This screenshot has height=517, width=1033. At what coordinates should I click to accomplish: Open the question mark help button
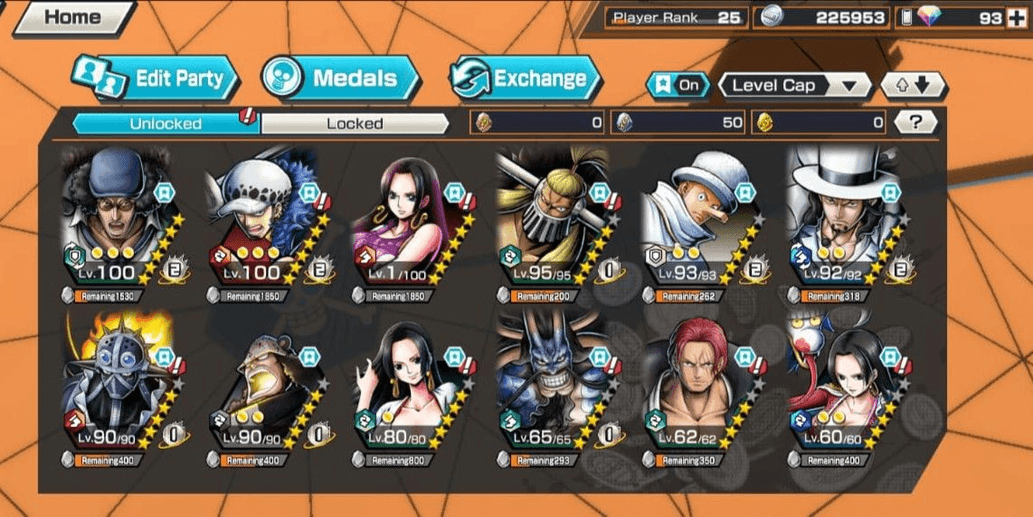[916, 123]
